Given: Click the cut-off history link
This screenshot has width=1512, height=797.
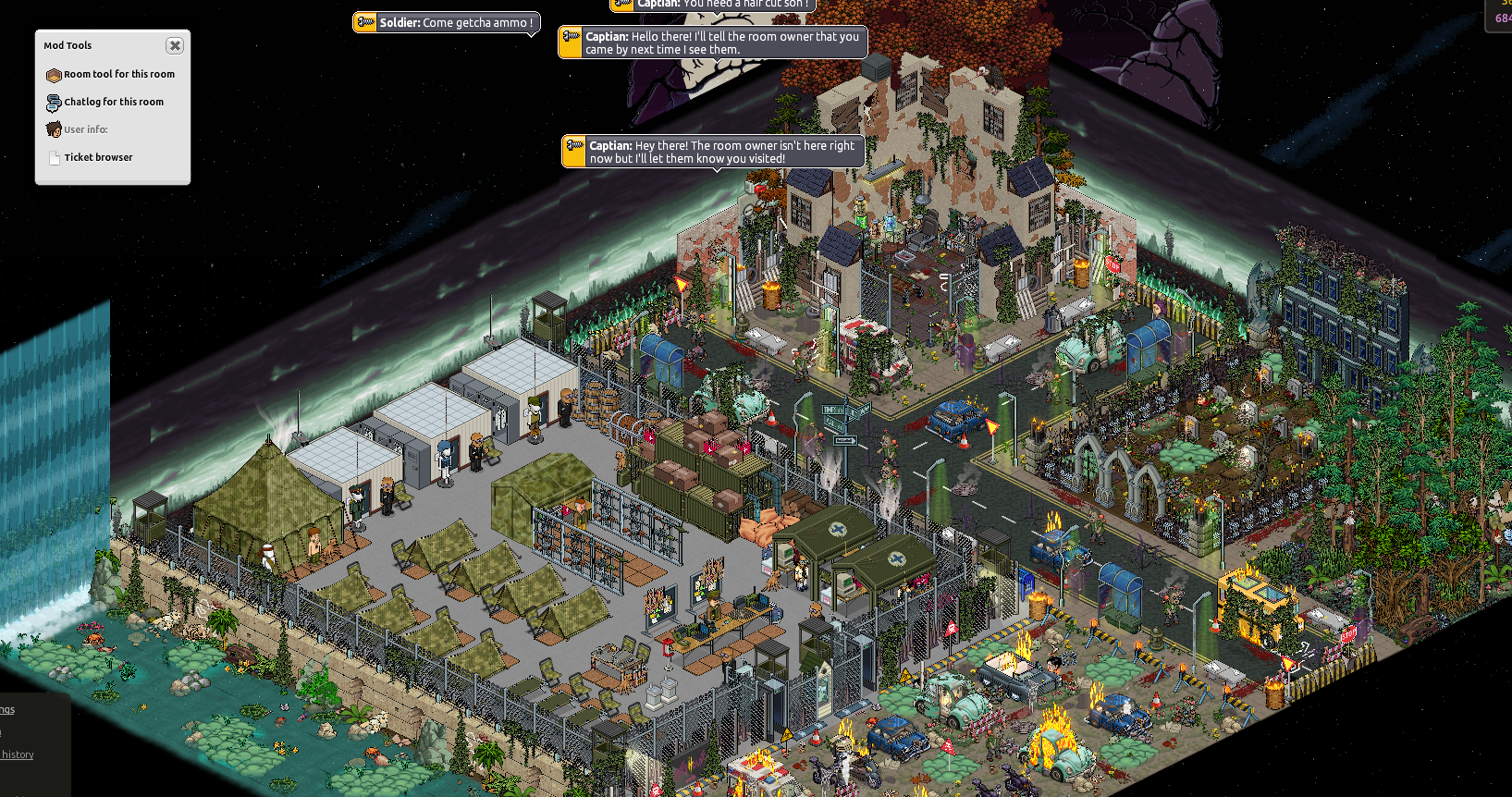Looking at the screenshot, I should coord(18,754).
